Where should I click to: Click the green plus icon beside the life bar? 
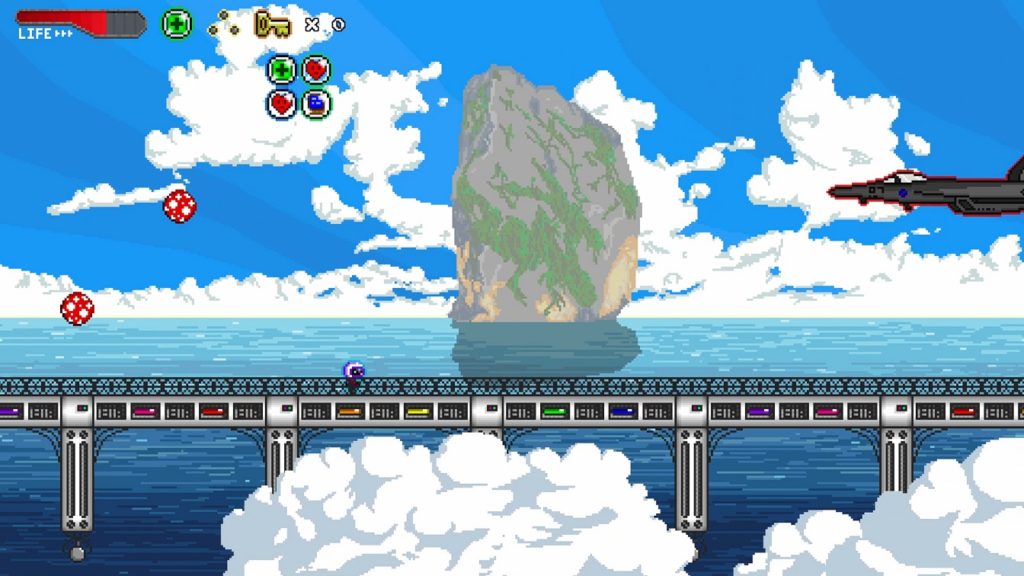click(176, 23)
